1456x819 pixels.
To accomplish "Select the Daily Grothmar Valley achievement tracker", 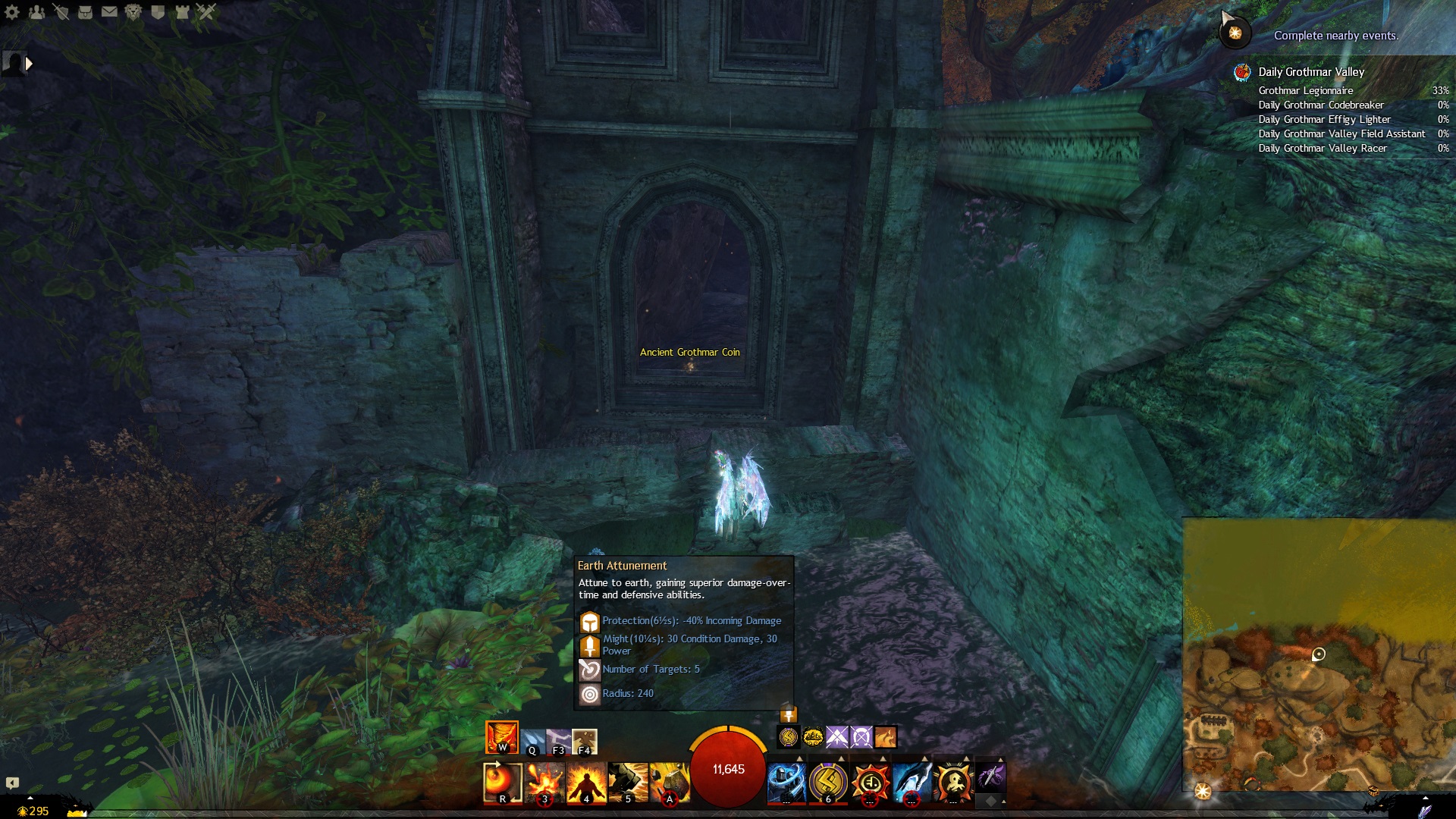I will pos(1311,72).
